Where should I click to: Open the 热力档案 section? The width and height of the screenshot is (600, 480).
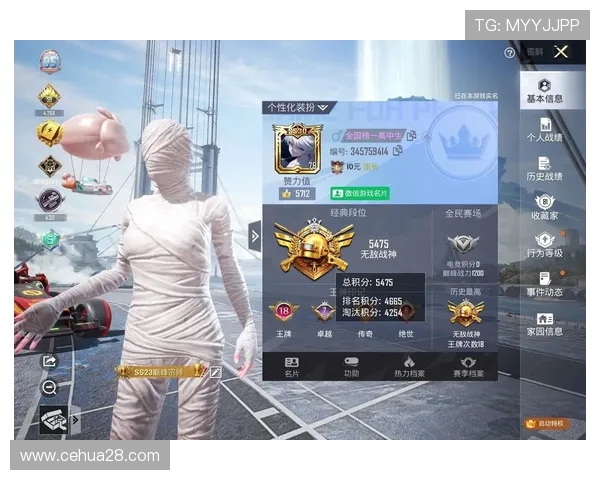click(408, 366)
